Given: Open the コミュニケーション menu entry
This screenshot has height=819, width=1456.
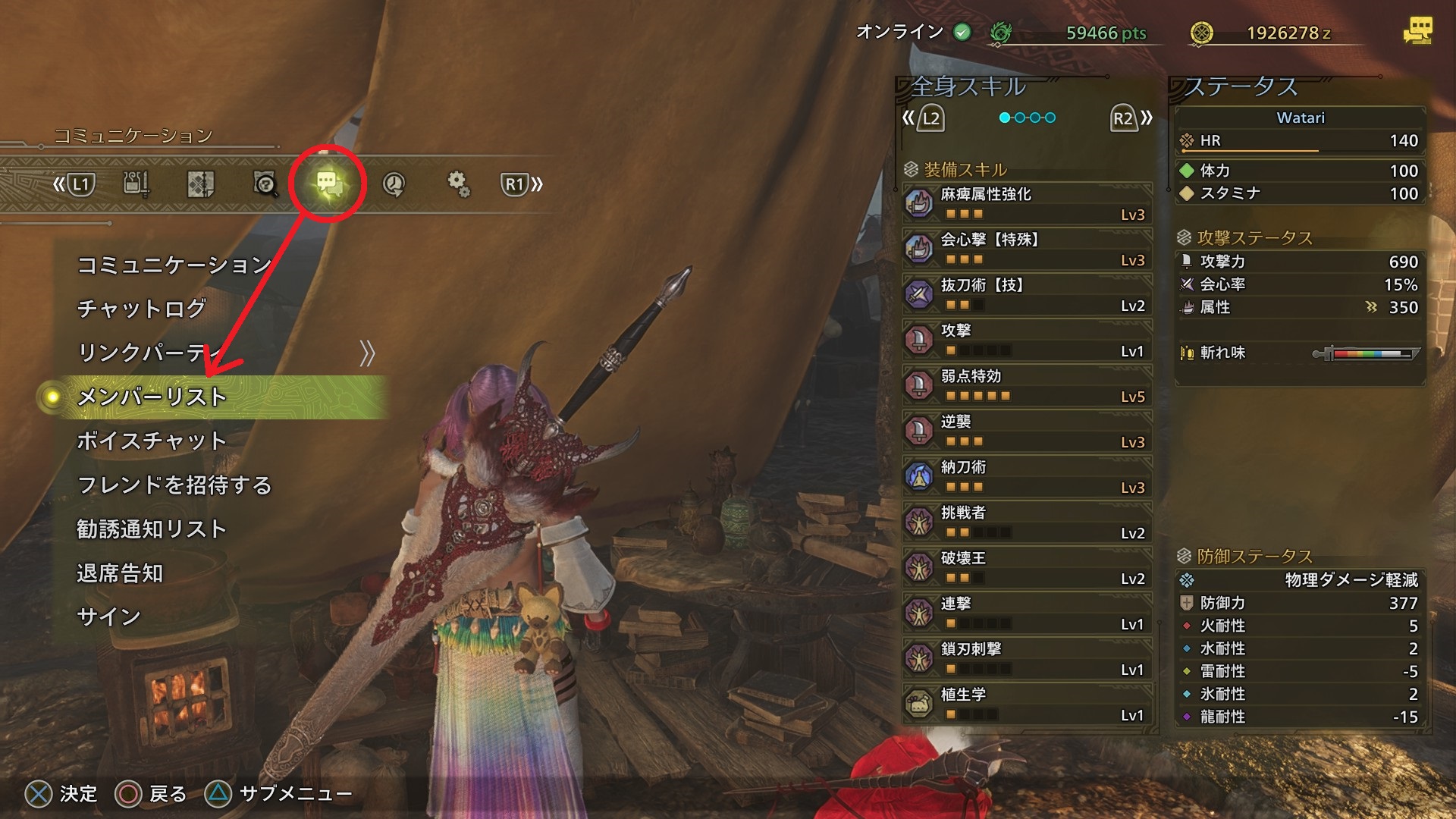Looking at the screenshot, I should point(174,265).
